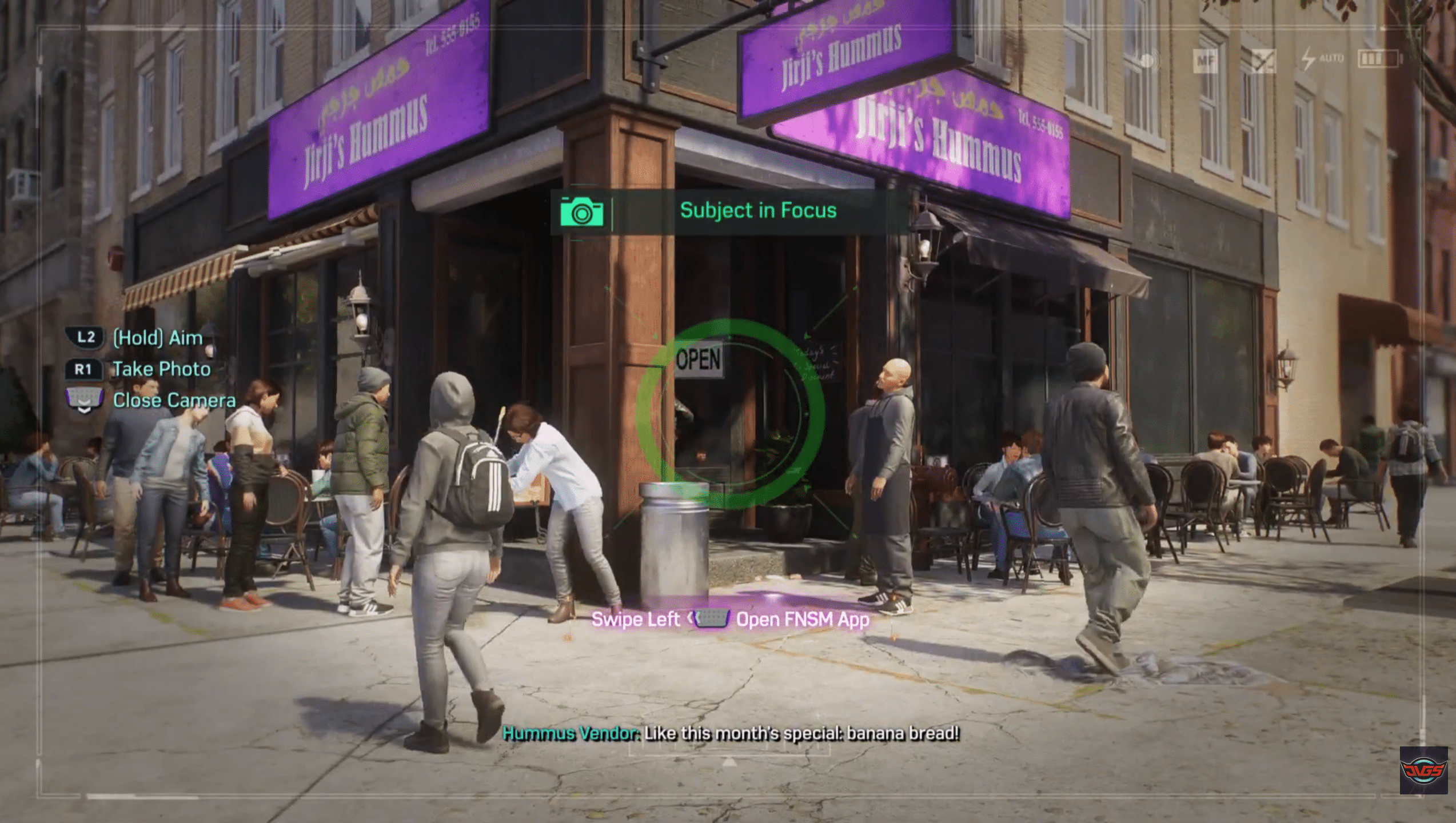Click the green camera icon beside Subject in Focus
1456x823 pixels.
tap(581, 211)
